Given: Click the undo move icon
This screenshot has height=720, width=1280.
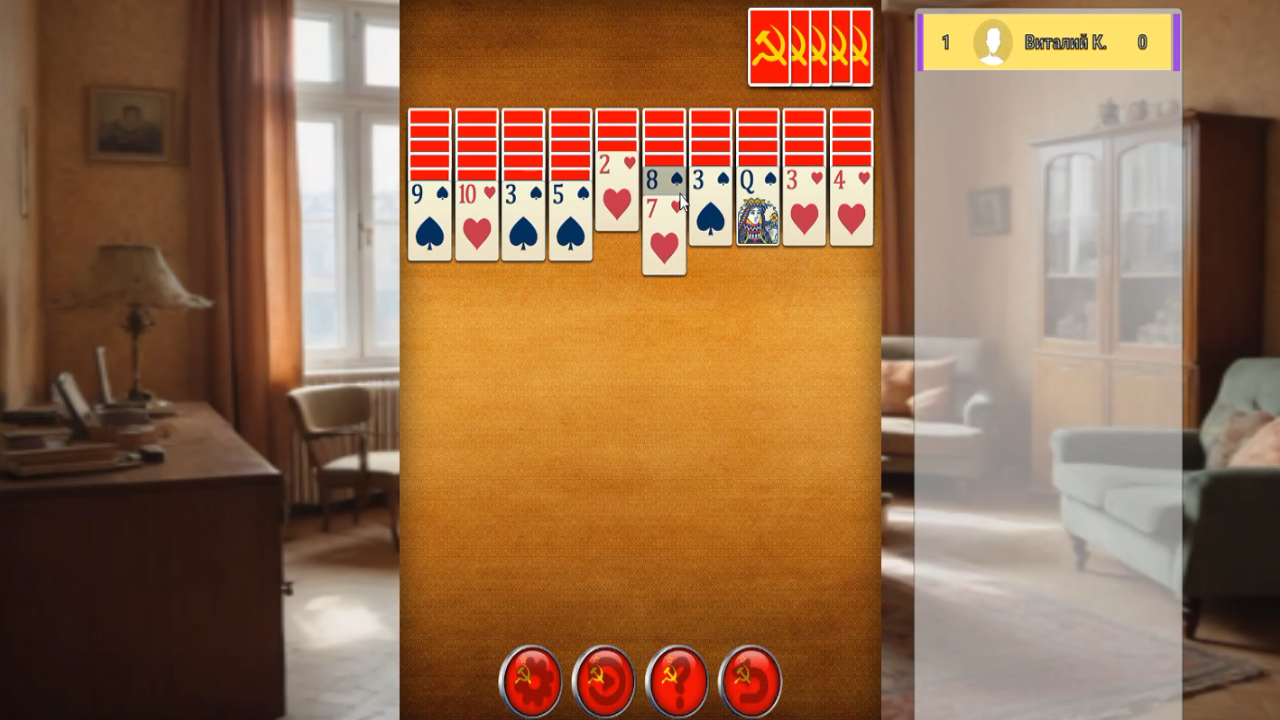Looking at the screenshot, I should click(x=751, y=681).
